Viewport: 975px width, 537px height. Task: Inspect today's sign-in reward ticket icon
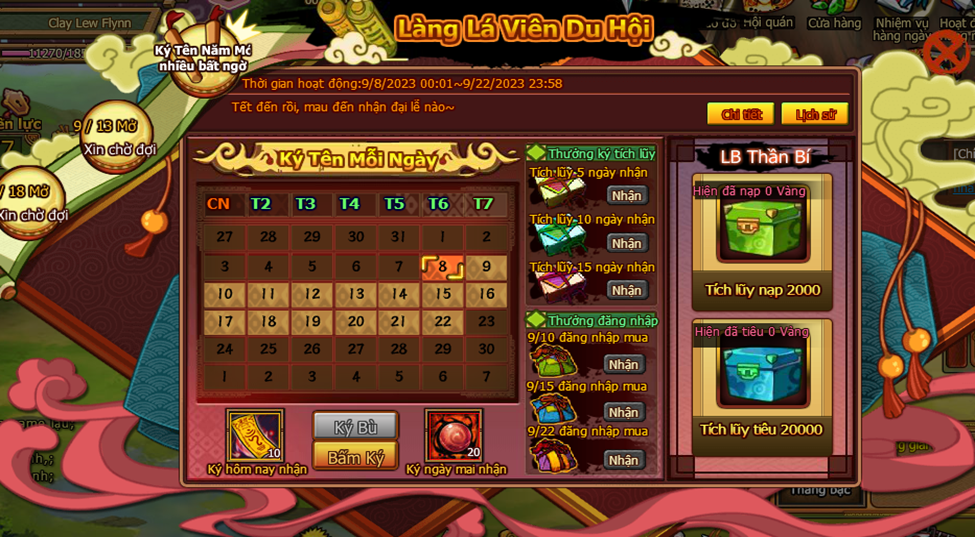pyautogui.click(x=255, y=436)
